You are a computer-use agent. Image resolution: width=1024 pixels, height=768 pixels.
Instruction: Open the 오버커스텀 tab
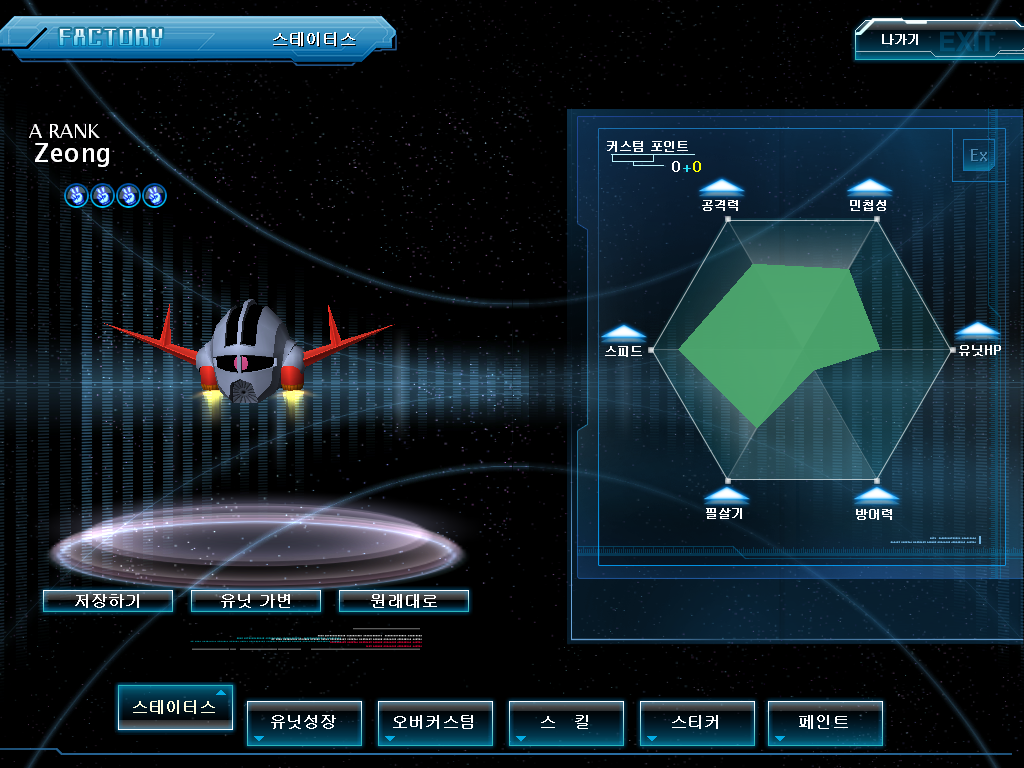tap(435, 722)
